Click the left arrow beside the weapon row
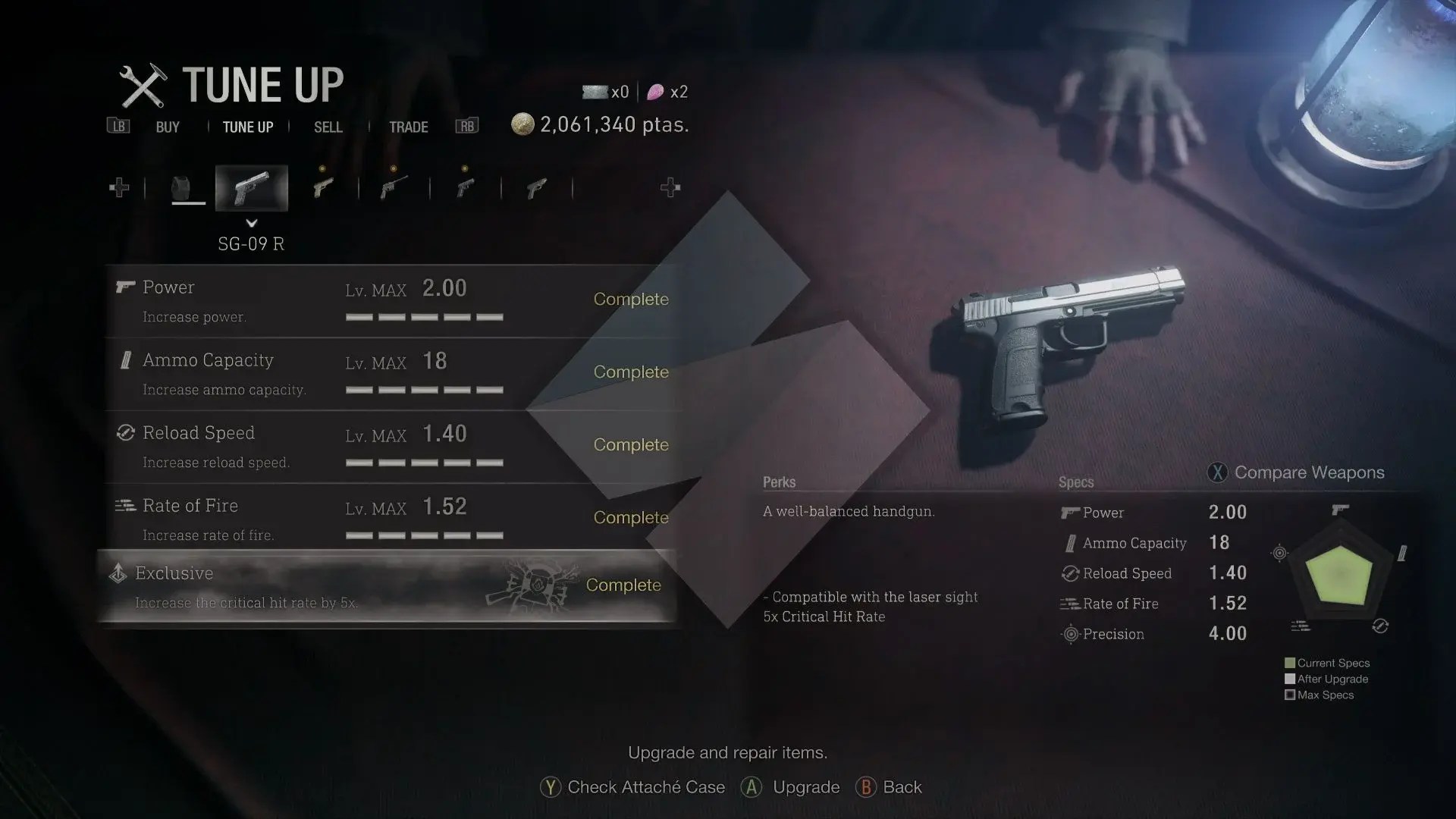The height and width of the screenshot is (819, 1456). point(119,187)
